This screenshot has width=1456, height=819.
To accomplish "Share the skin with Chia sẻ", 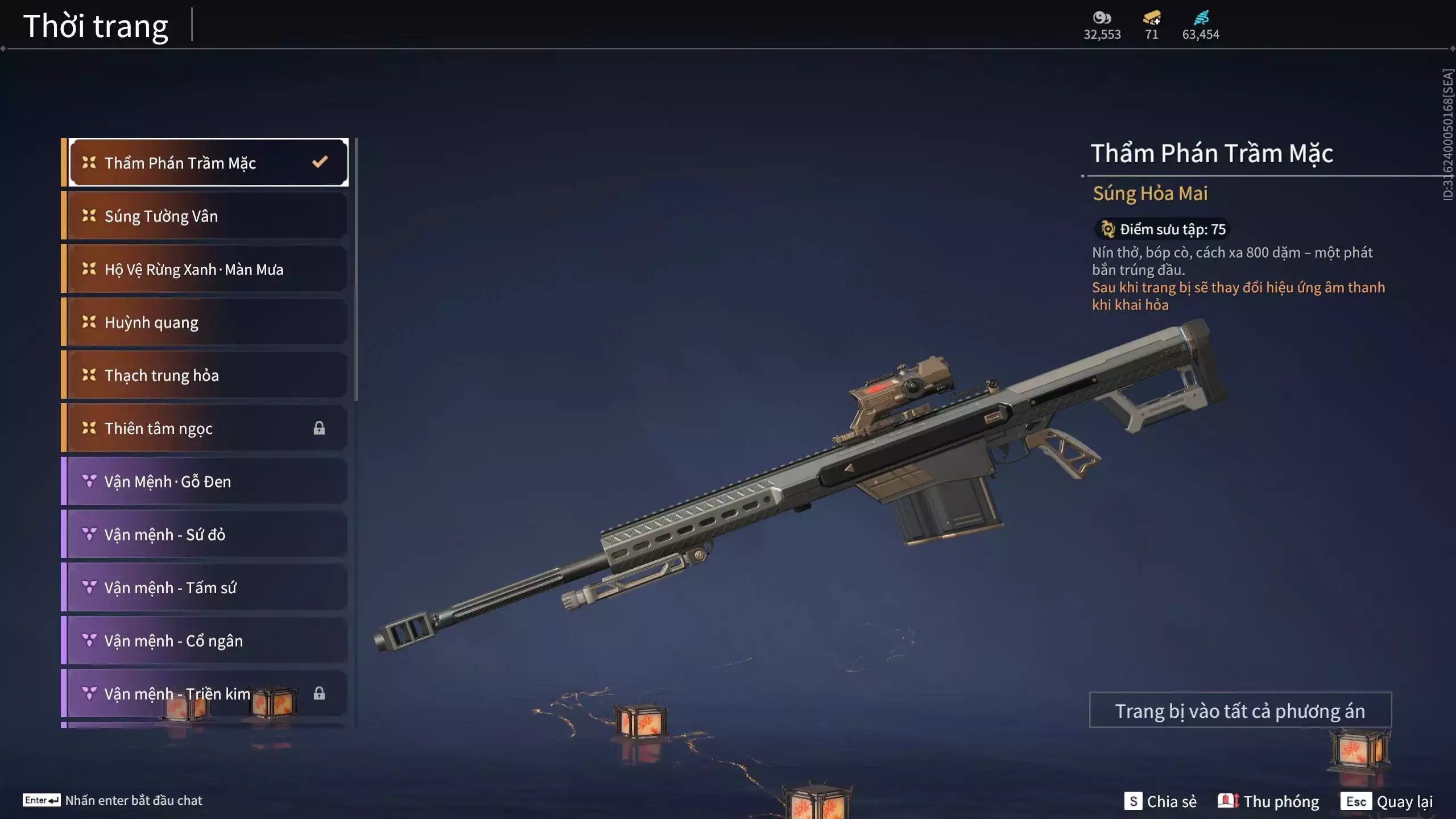I will tap(1161, 801).
